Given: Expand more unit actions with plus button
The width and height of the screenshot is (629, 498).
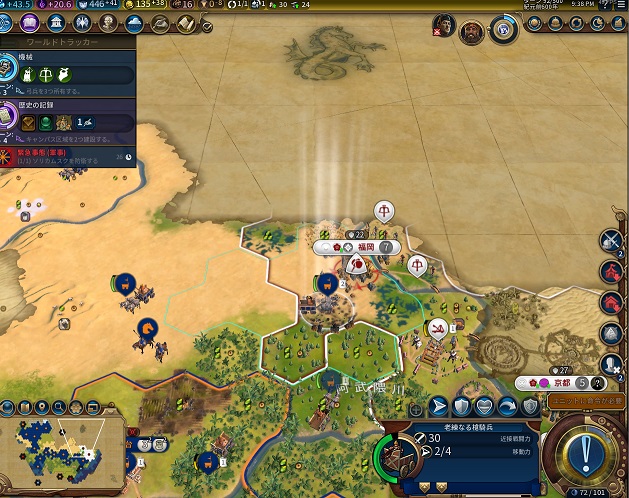Looking at the screenshot, I should (416, 409).
